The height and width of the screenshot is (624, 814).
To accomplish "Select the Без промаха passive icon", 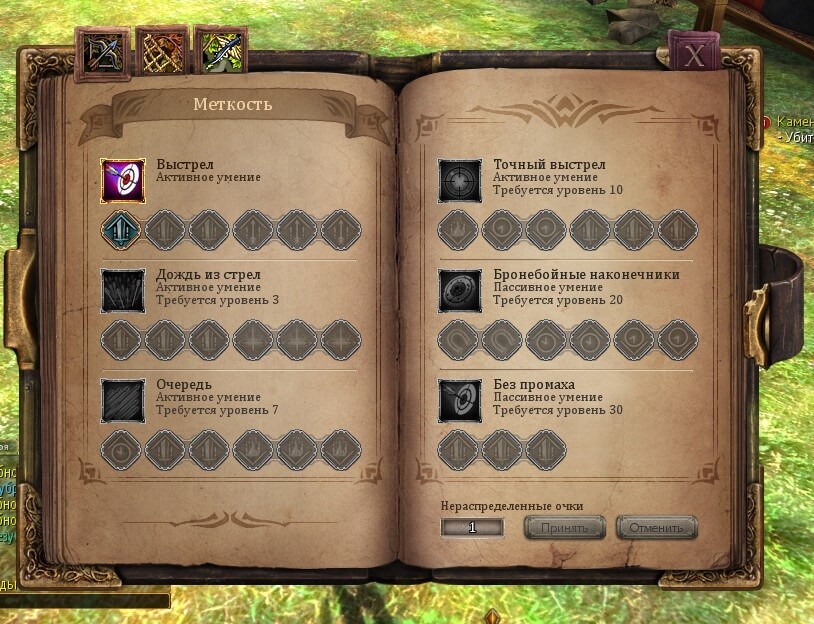I will 461,401.
